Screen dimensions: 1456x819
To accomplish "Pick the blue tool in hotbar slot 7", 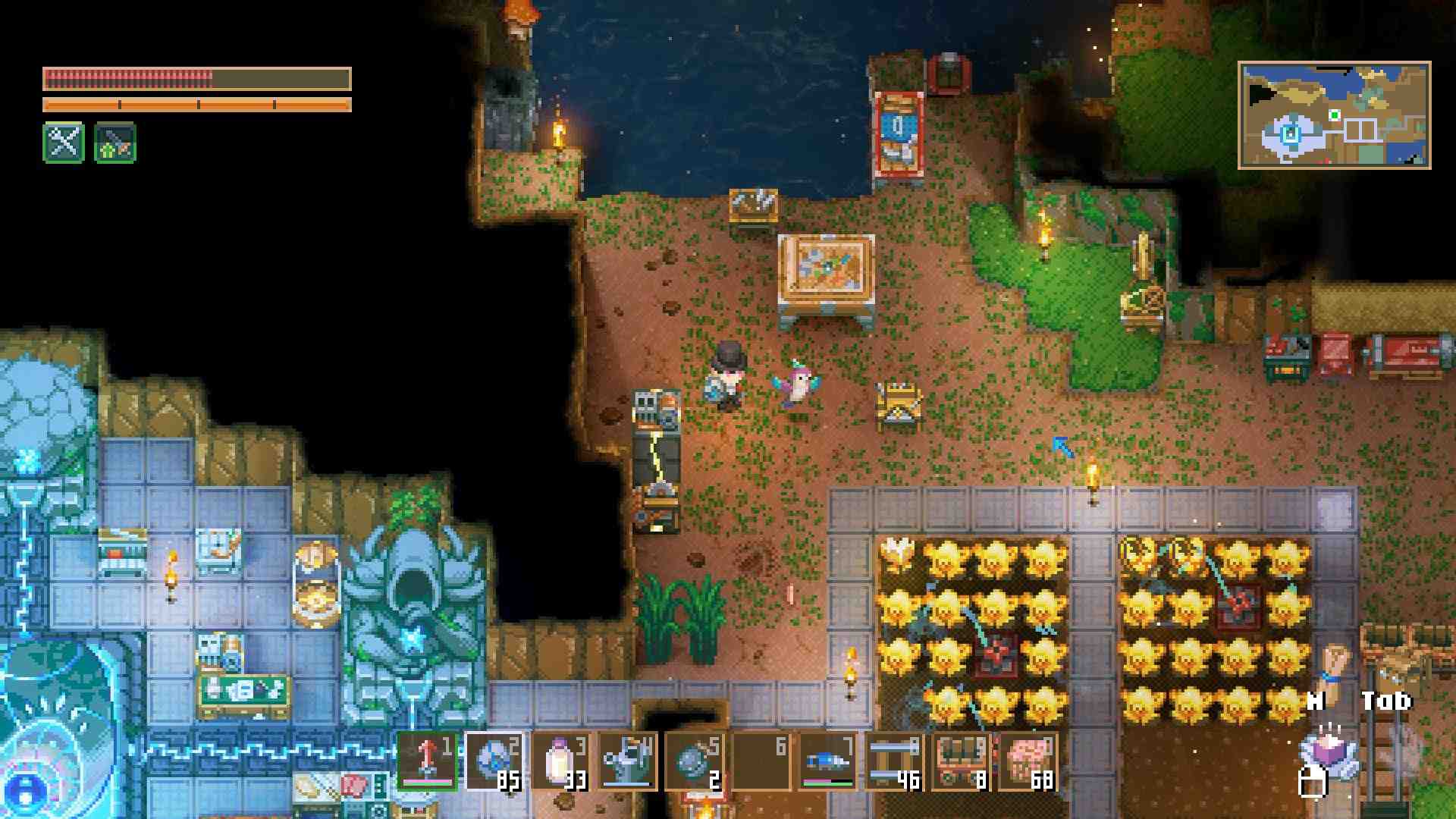I will pyautogui.click(x=828, y=761).
